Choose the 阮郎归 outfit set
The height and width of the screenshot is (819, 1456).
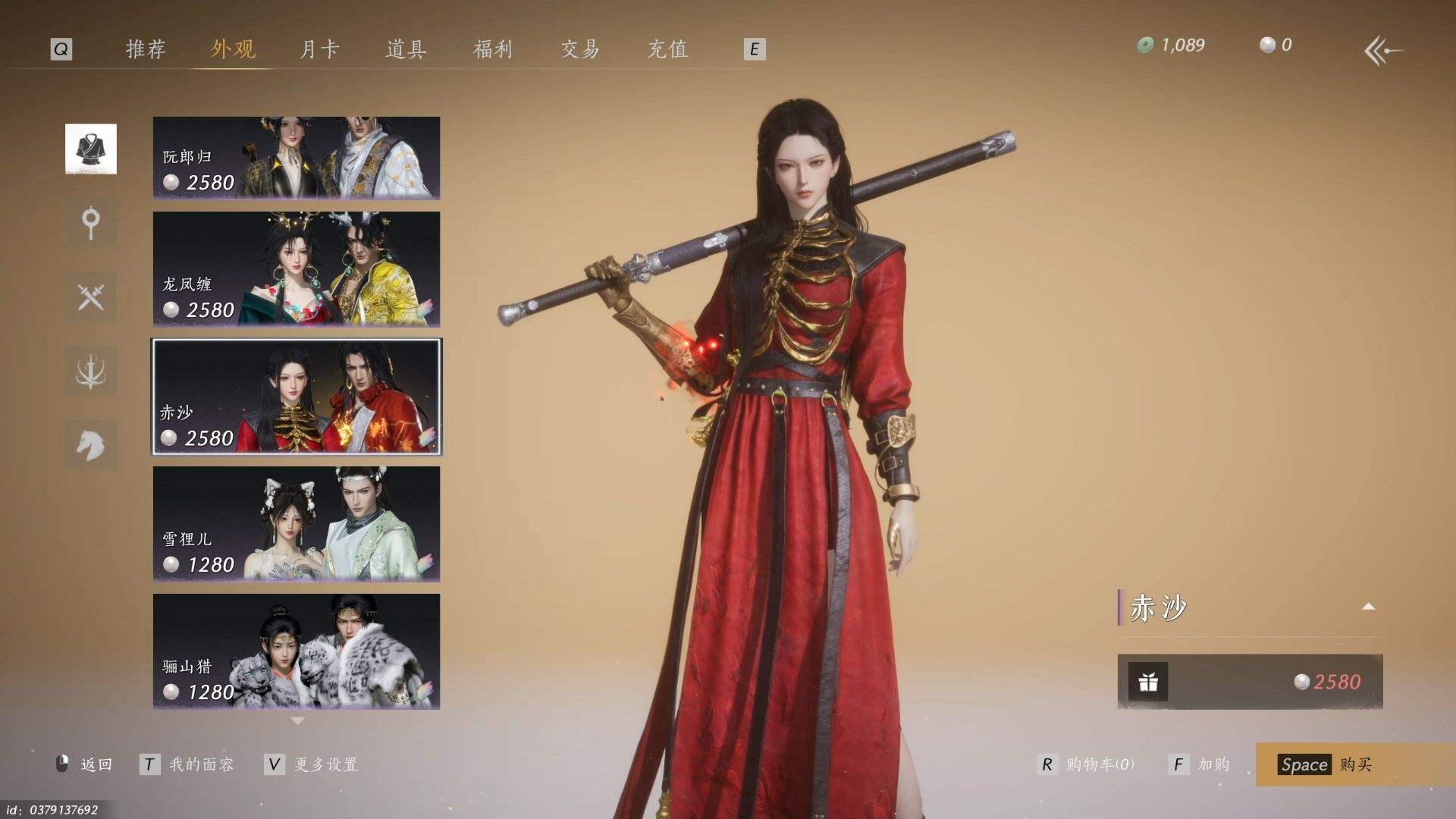[x=297, y=158]
